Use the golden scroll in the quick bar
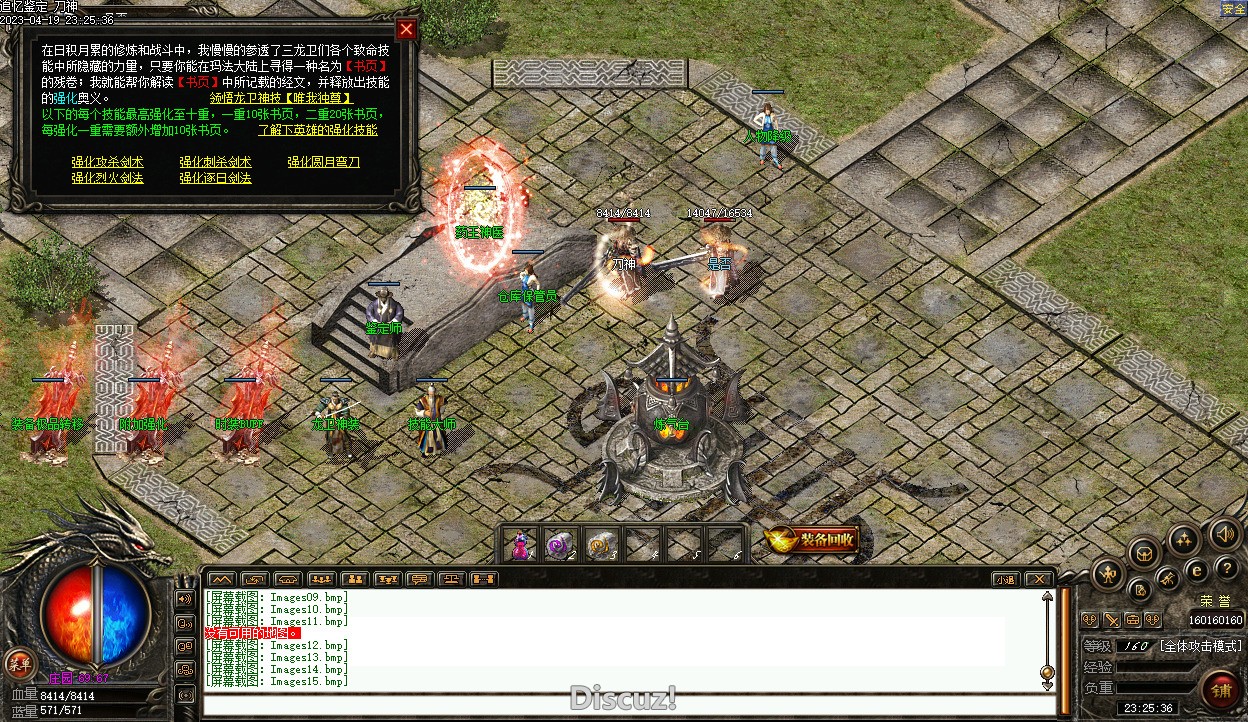 599,545
